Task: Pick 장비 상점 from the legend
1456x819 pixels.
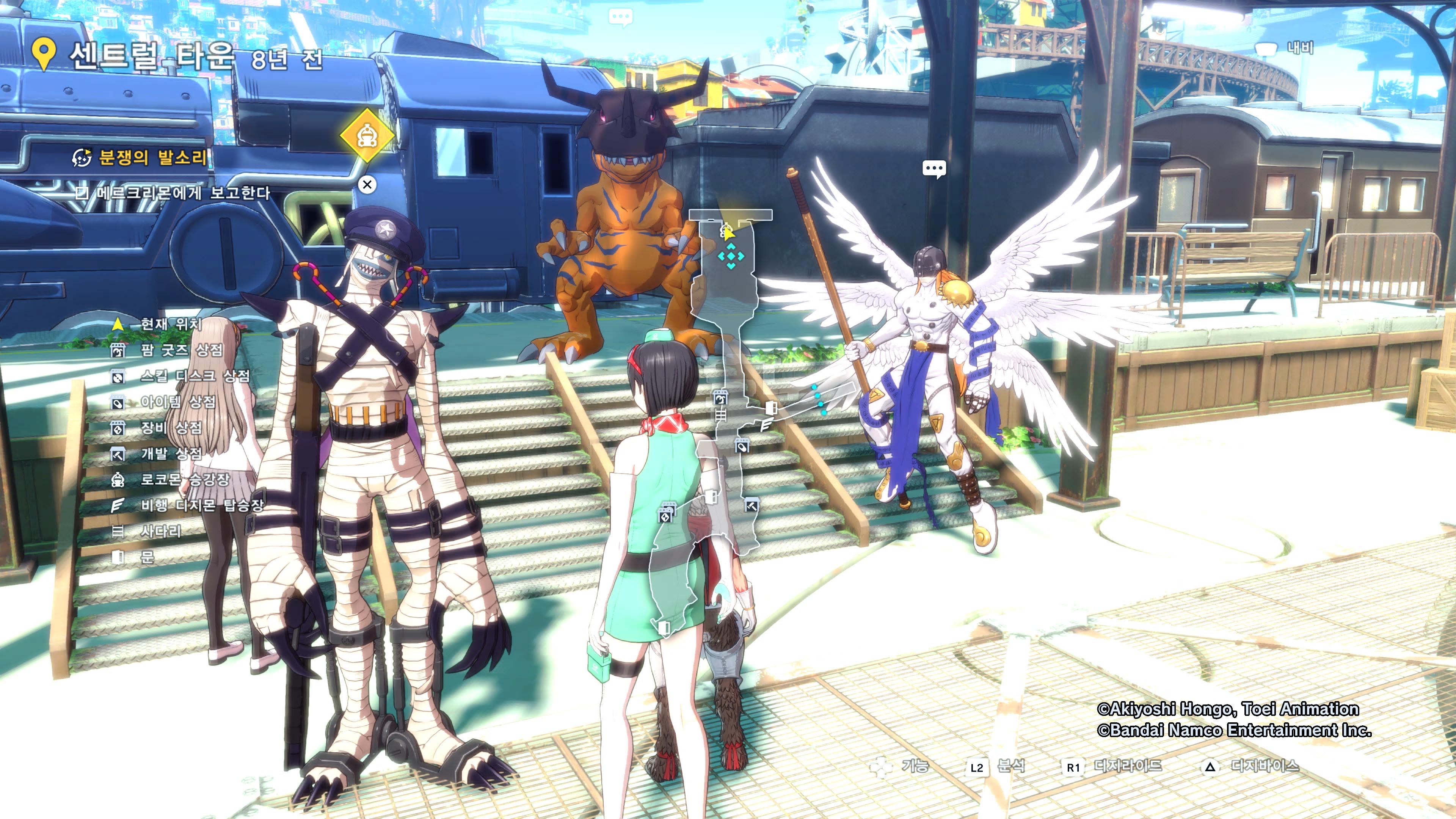Action: click(171, 428)
